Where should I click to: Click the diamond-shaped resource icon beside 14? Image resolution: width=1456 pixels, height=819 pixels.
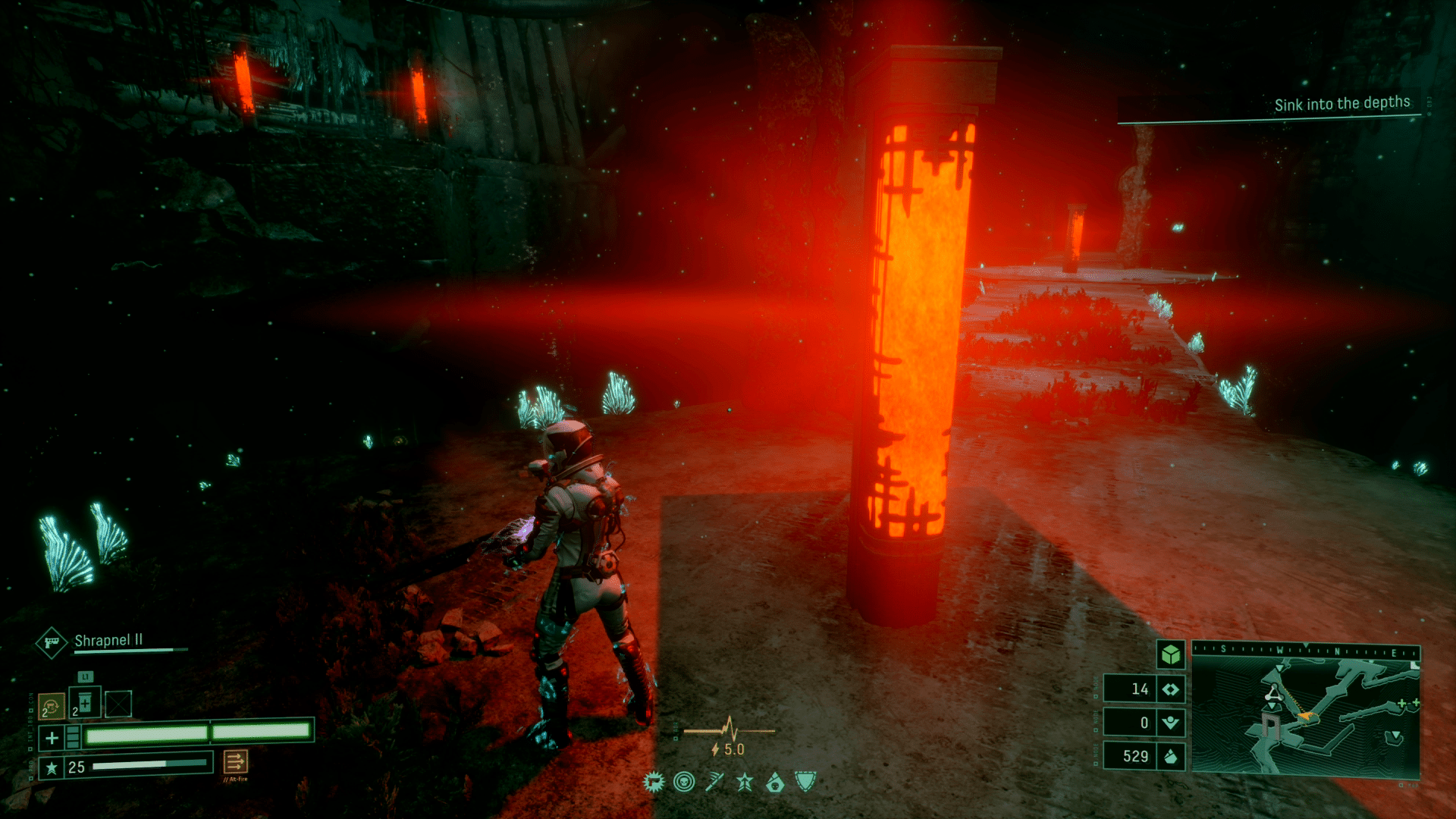[1171, 689]
